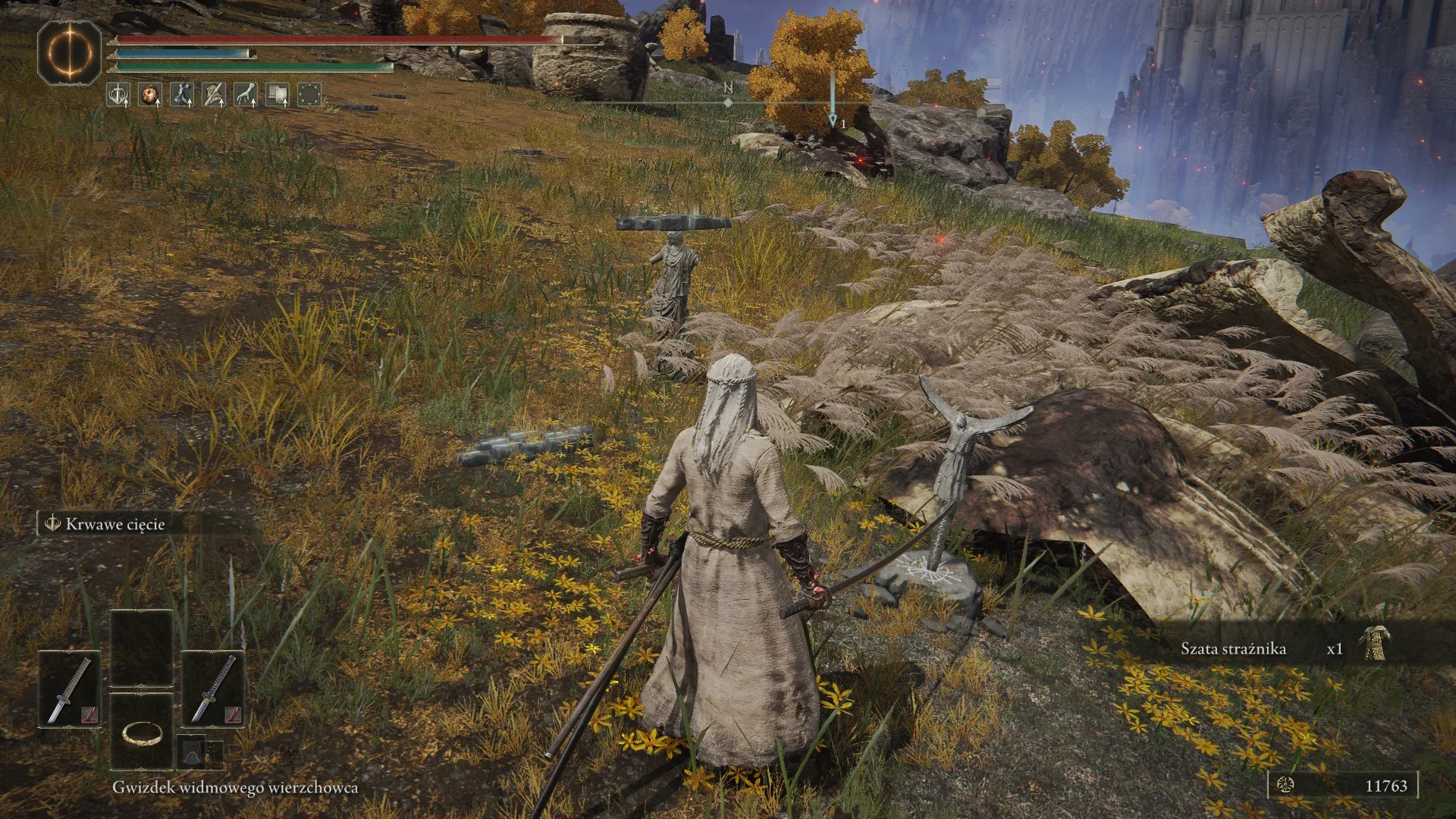Screen dimensions: 1456x819
Task: Select the right-hand katana weapon slot
Action: tap(212, 689)
